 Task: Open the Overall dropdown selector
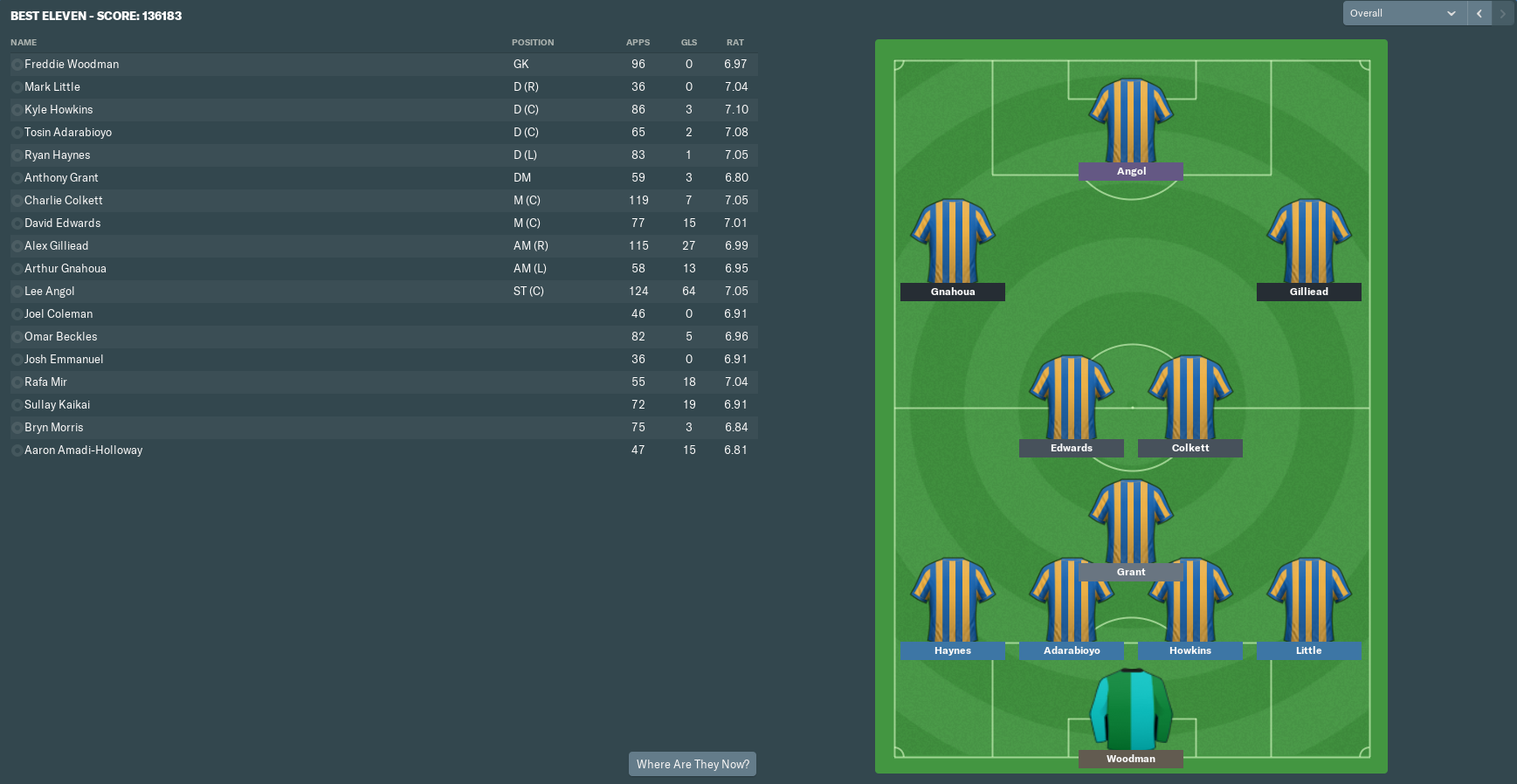pos(1403,13)
